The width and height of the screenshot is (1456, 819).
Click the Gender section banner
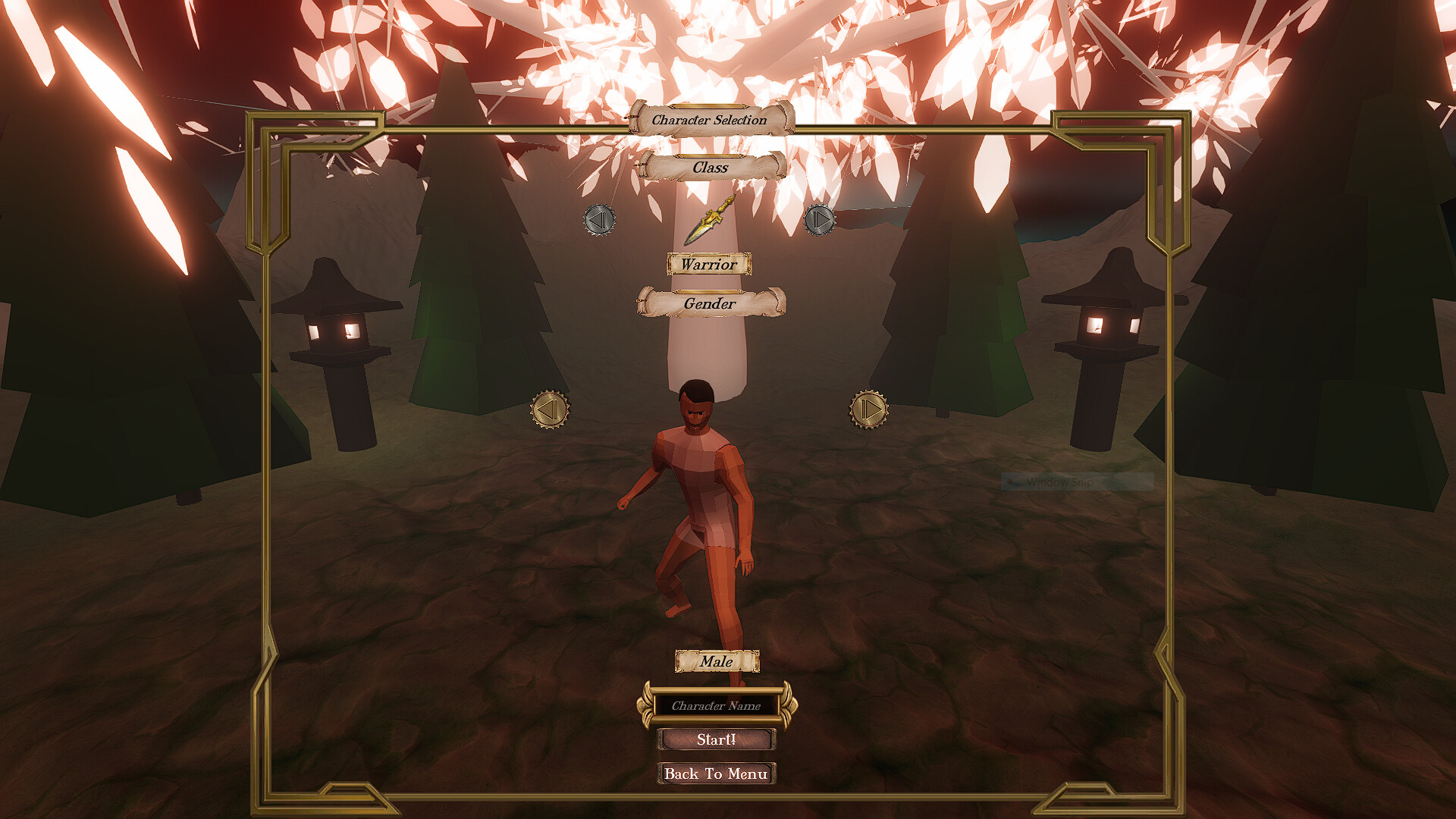711,302
